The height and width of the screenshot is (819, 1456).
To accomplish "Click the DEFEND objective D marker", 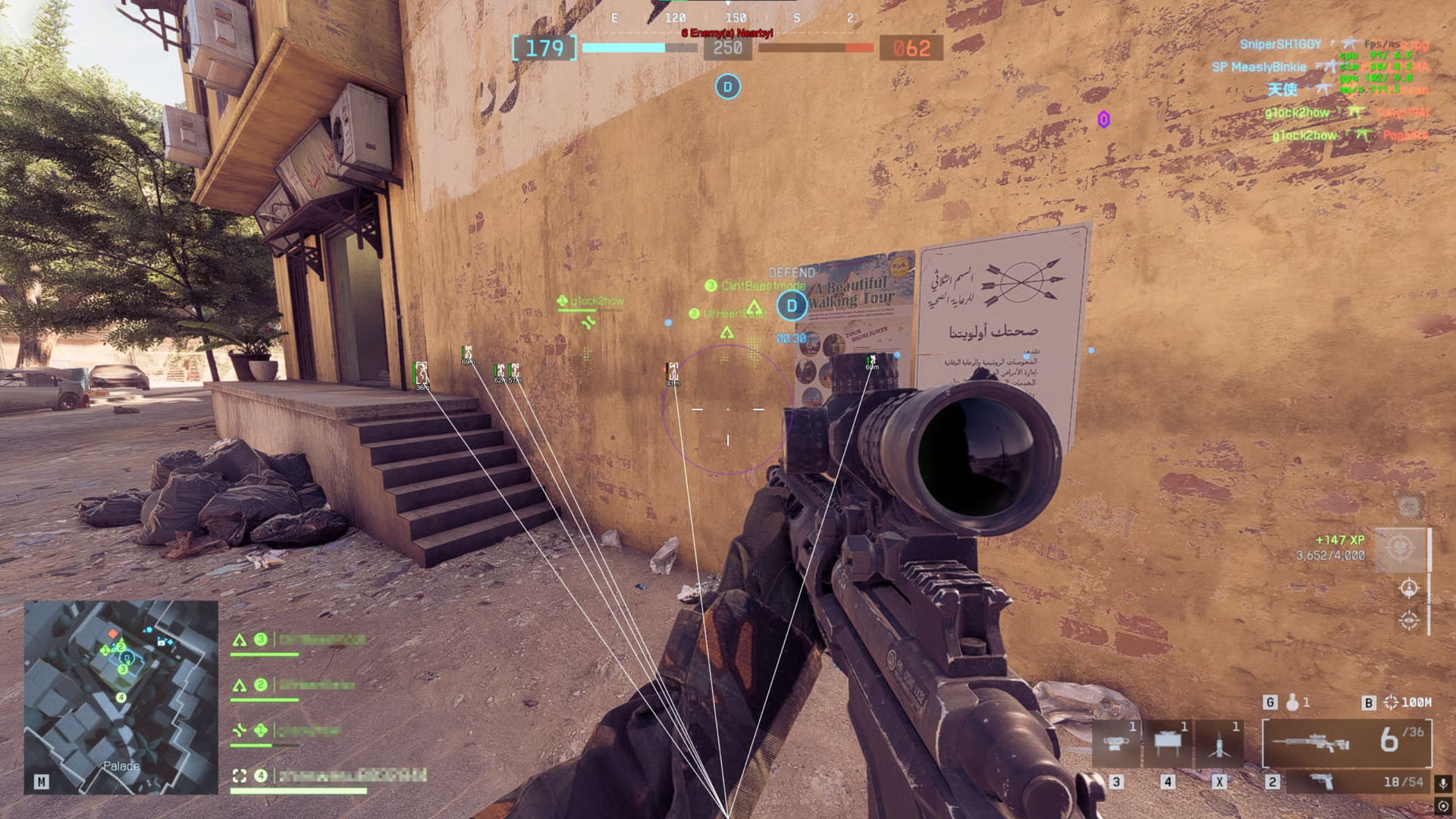I will click(792, 306).
